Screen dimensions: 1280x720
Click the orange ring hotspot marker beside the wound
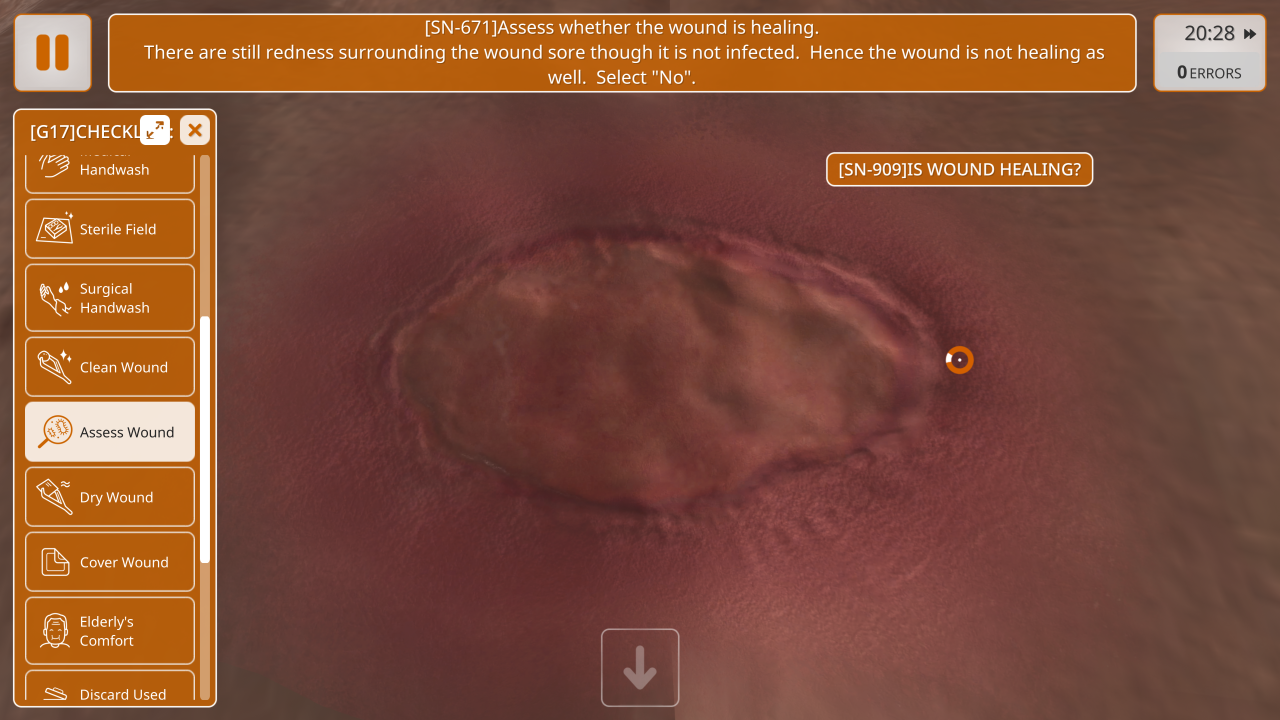959,360
